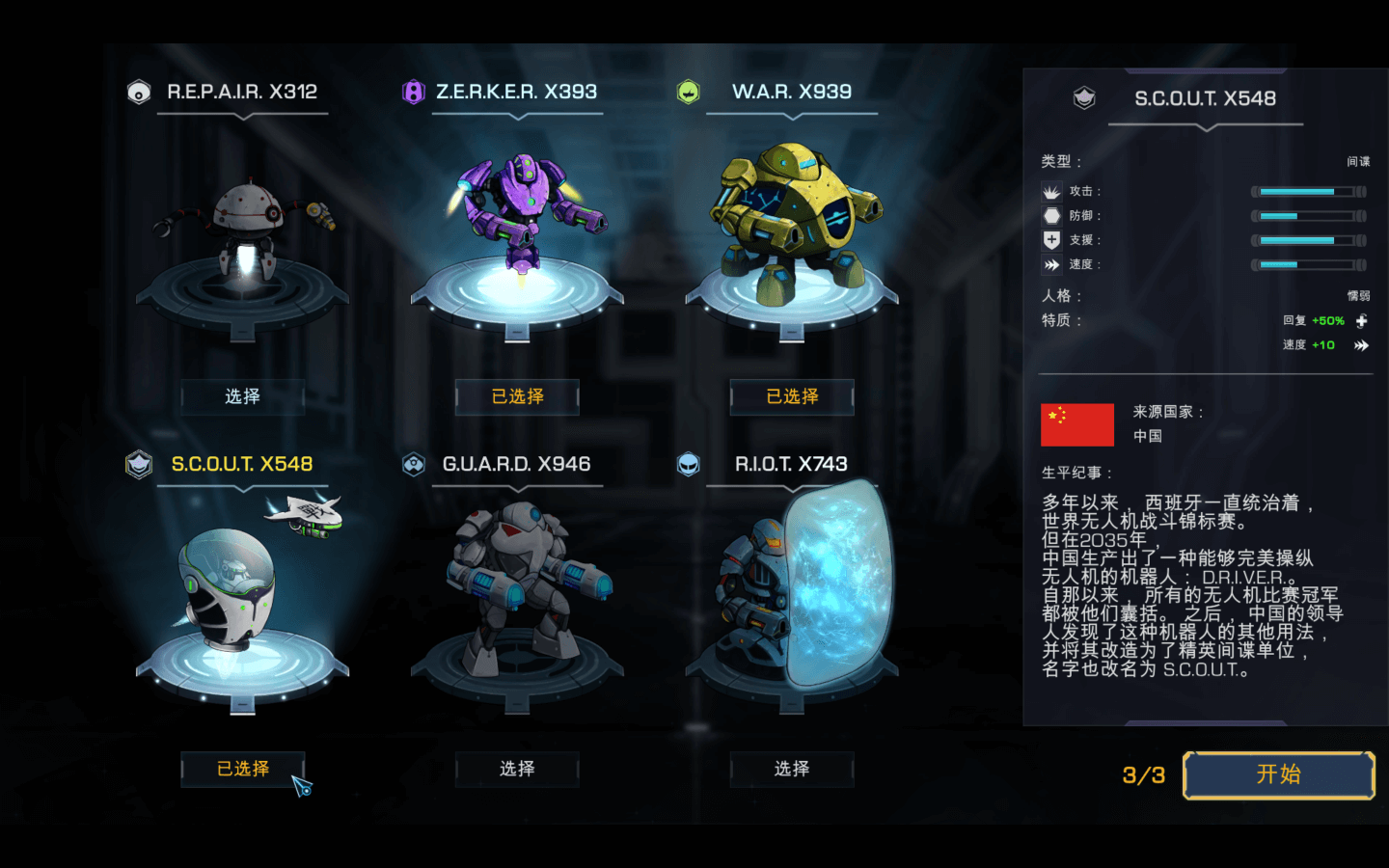Viewport: 1389px width, 868px height.
Task: Click the 开始 start button
Action: (1278, 774)
